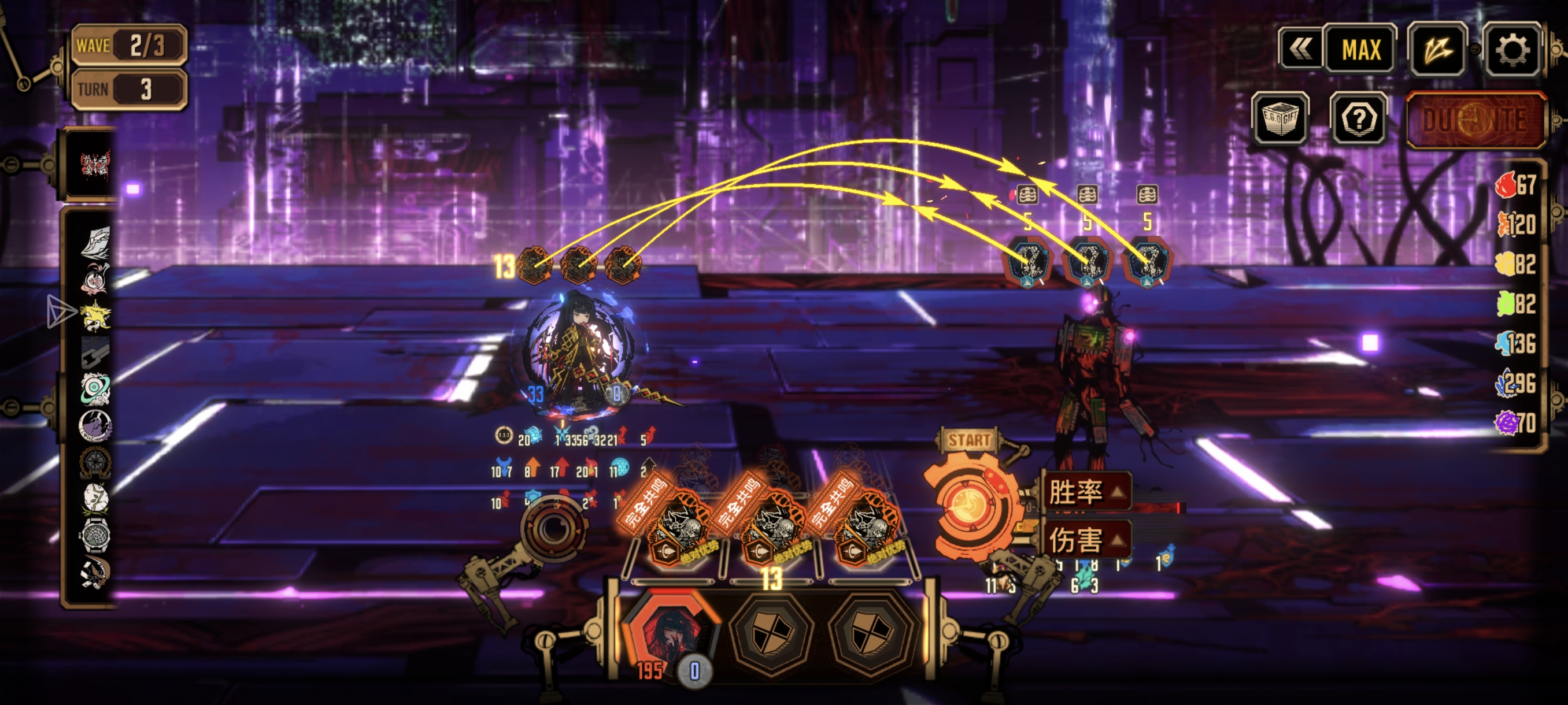Inspect the cracked egg gift icon
The height and width of the screenshot is (705, 1568).
click(95, 498)
